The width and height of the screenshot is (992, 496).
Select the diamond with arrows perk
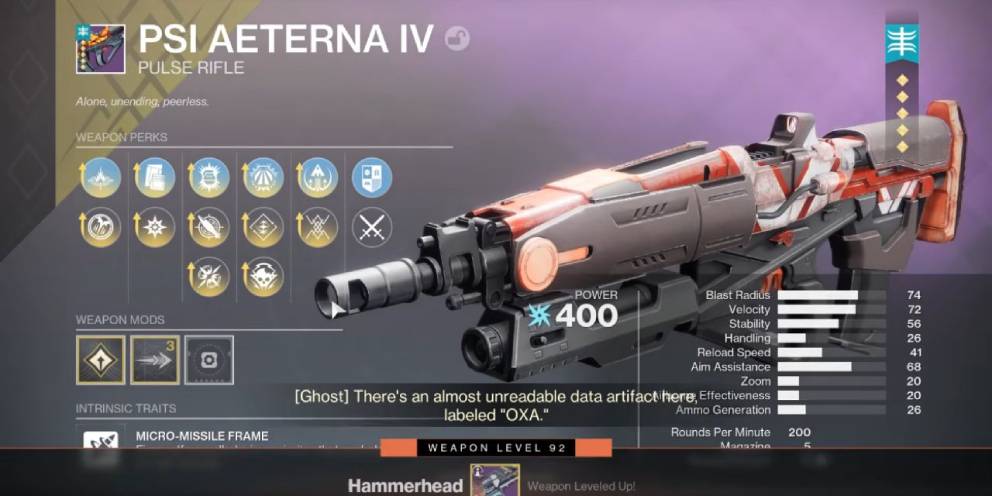tap(264, 227)
